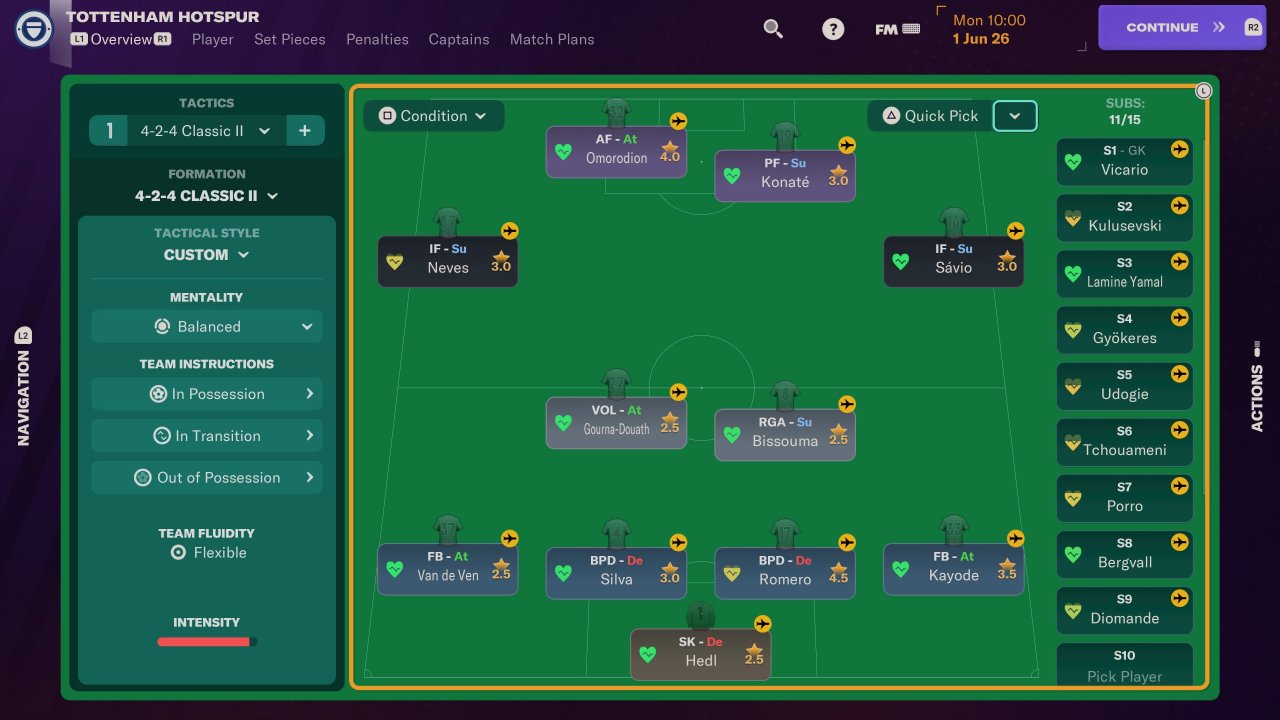1280x720 pixels.
Task: Go to the Captains tab
Action: [459, 39]
